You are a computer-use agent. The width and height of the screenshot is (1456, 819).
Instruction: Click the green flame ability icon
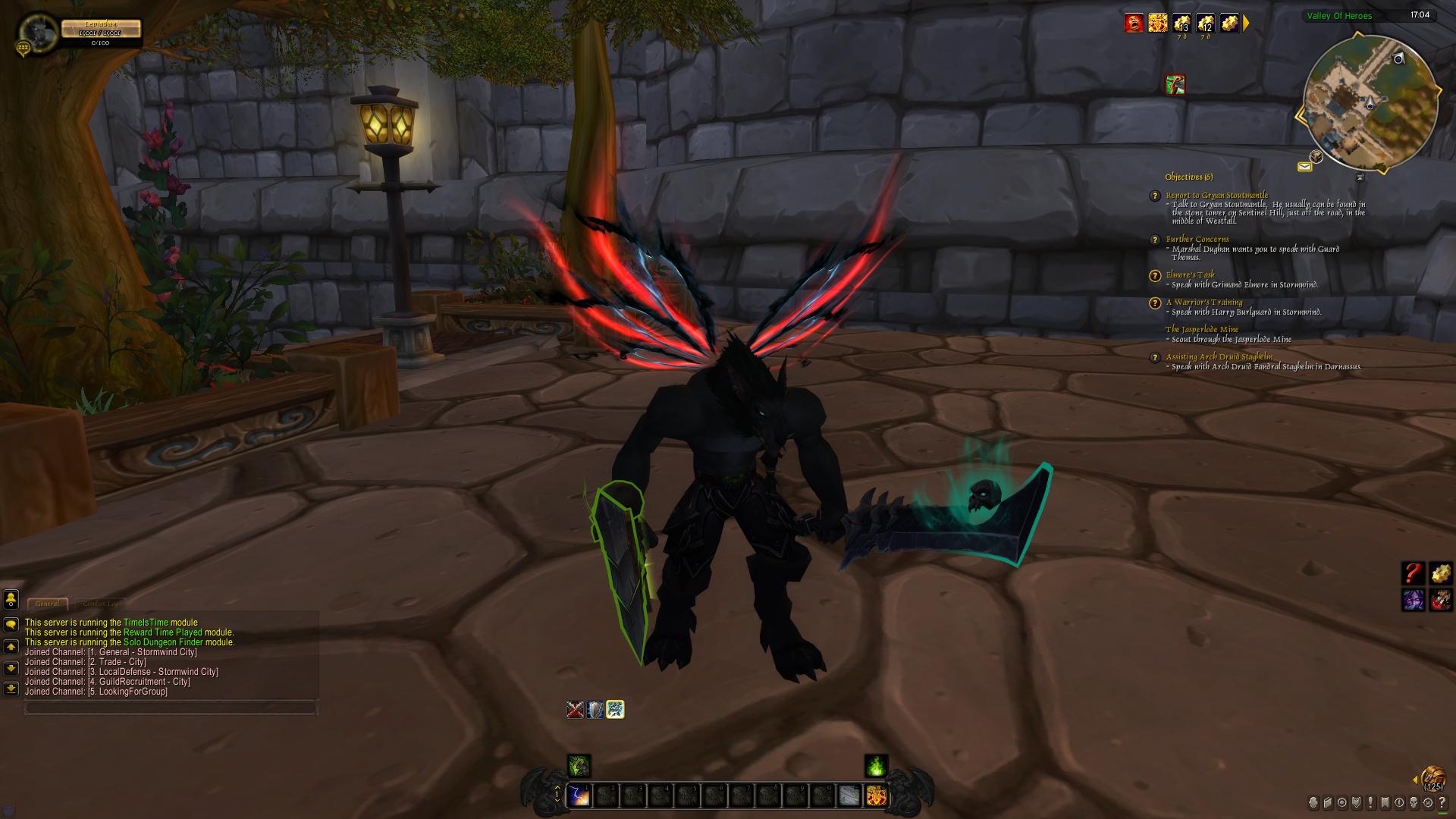click(876, 766)
